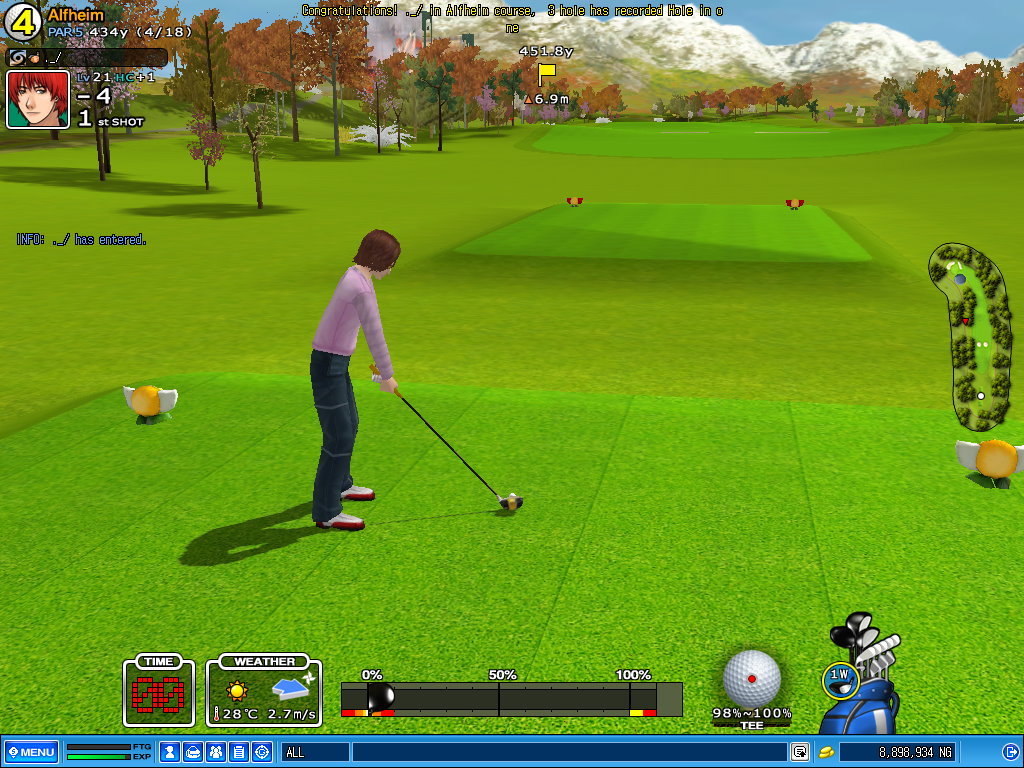The image size is (1024, 768).
Task: Click the gold coins currency icon
Action: click(x=827, y=752)
